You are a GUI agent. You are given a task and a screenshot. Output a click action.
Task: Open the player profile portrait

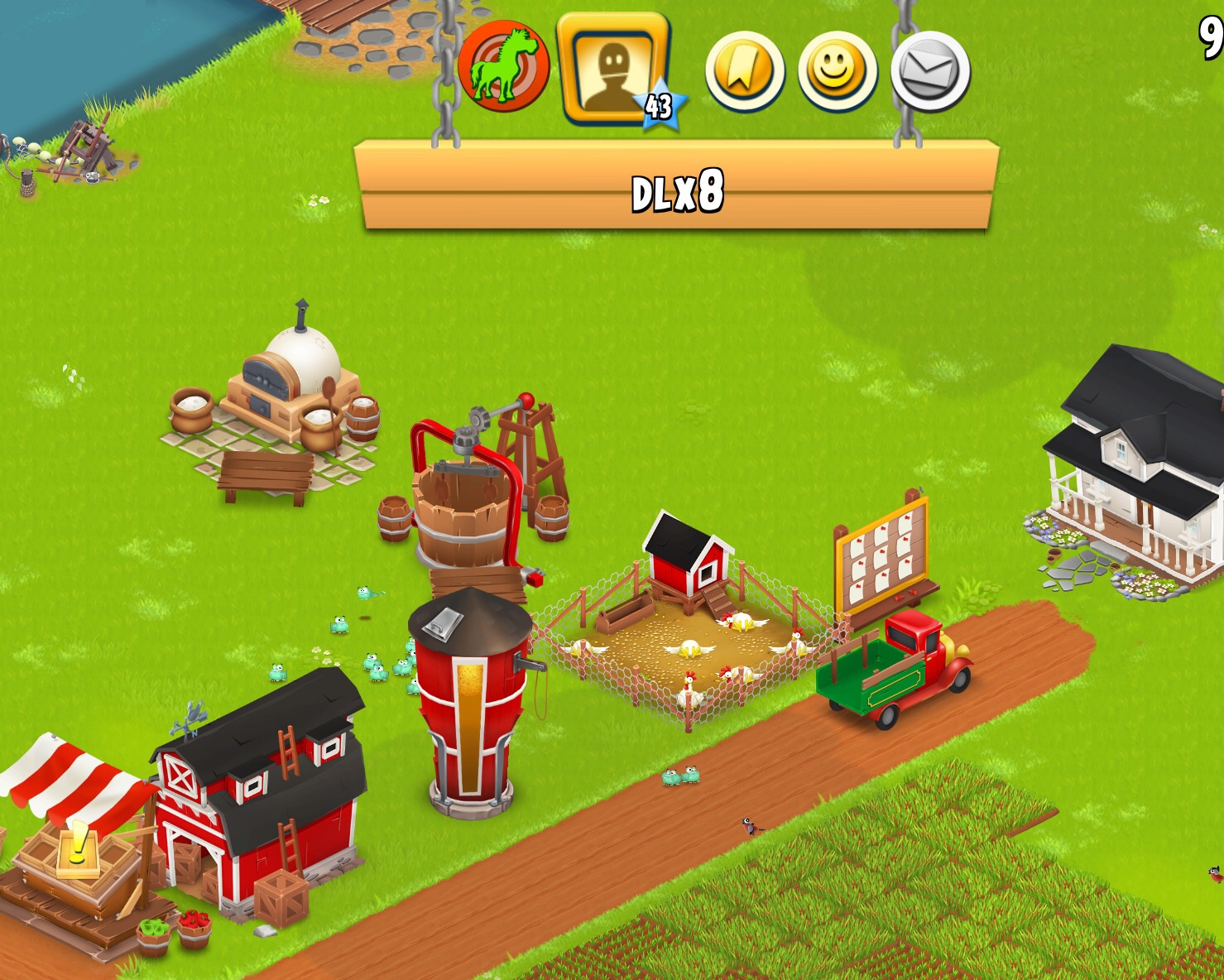click(x=613, y=69)
